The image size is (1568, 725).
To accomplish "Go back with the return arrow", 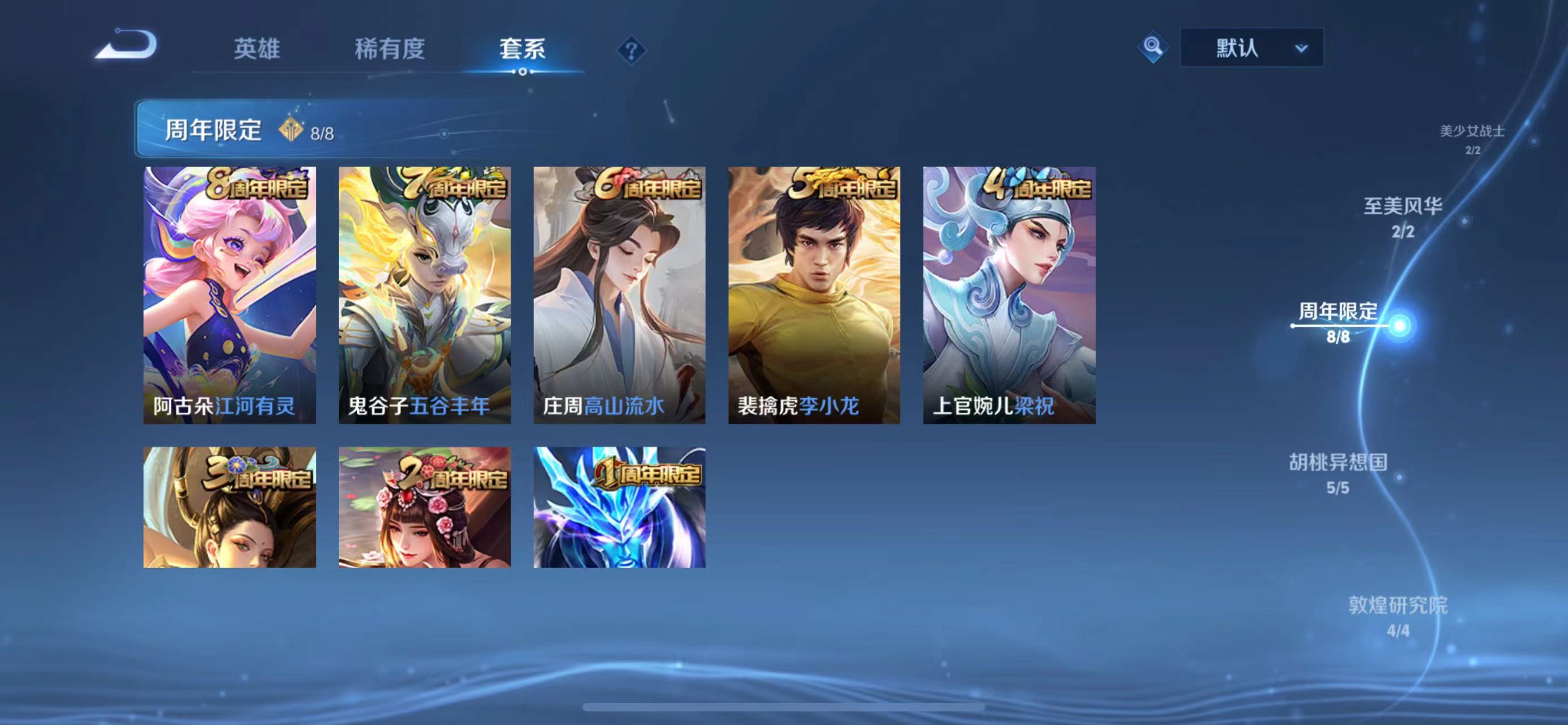I will 126,46.
